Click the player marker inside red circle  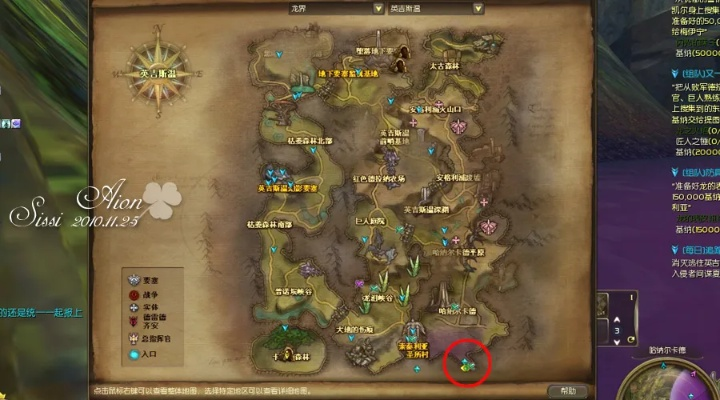468,364
